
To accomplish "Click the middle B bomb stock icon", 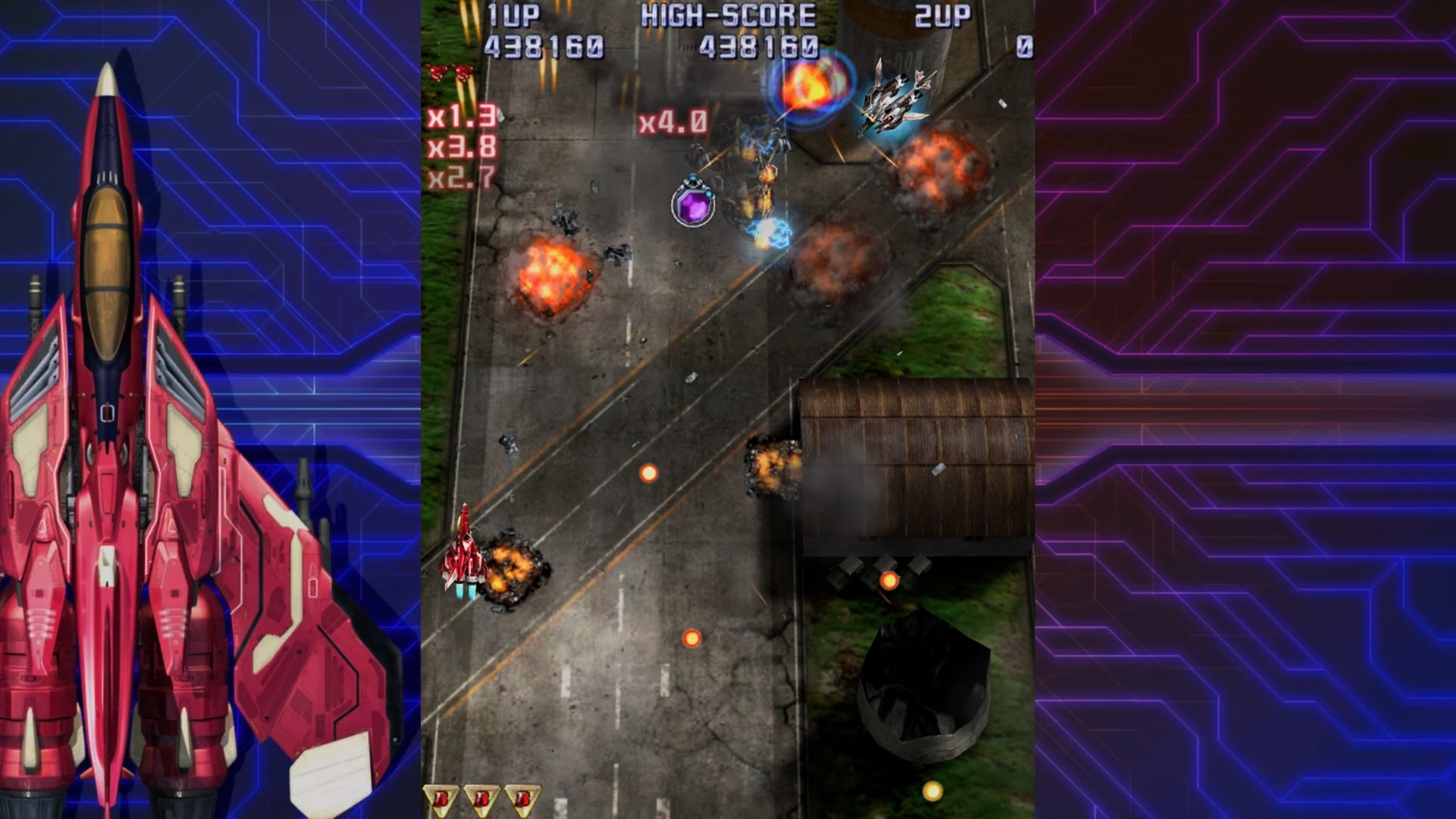I will (x=483, y=799).
